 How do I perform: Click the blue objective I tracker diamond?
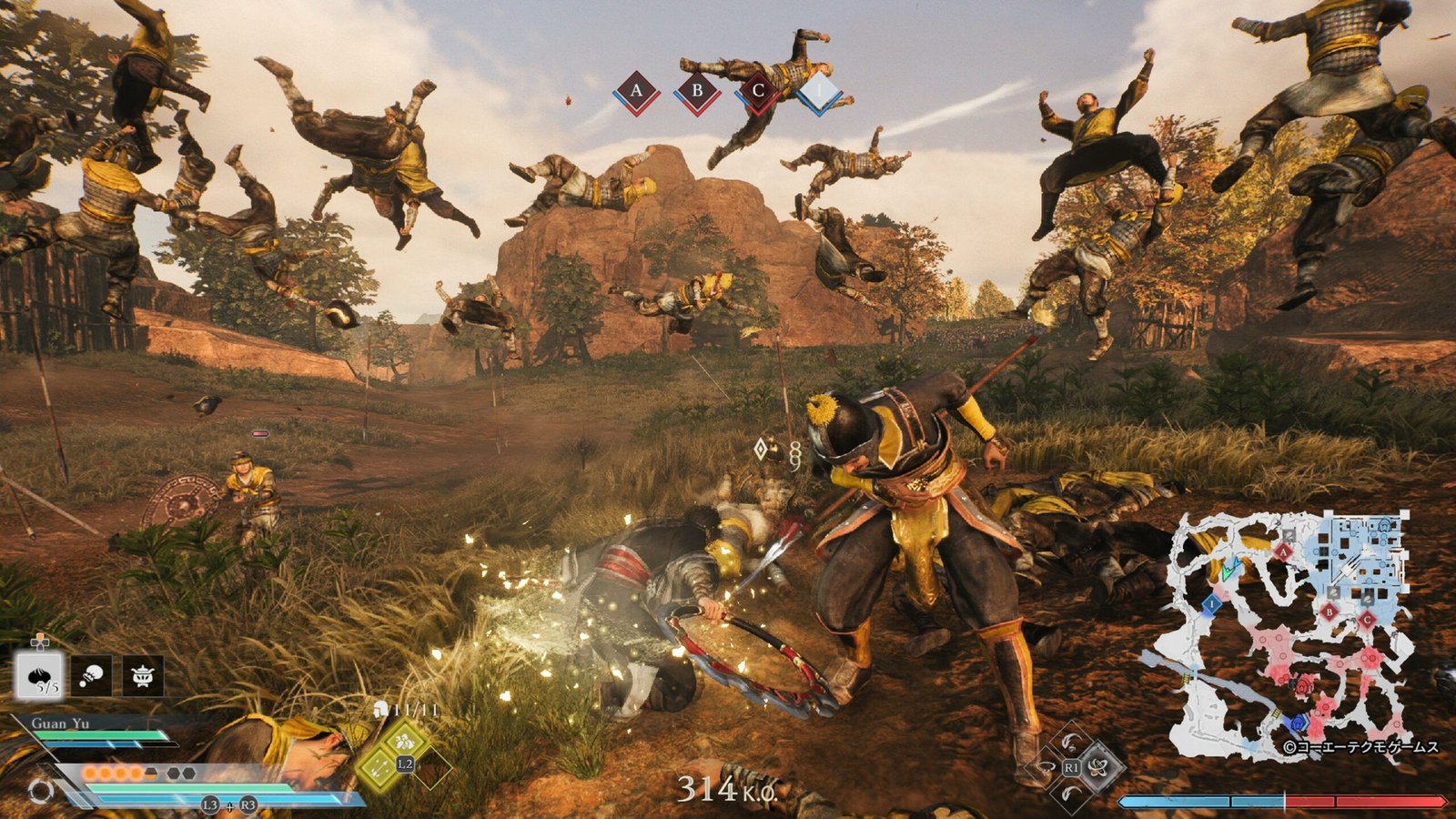(x=818, y=91)
